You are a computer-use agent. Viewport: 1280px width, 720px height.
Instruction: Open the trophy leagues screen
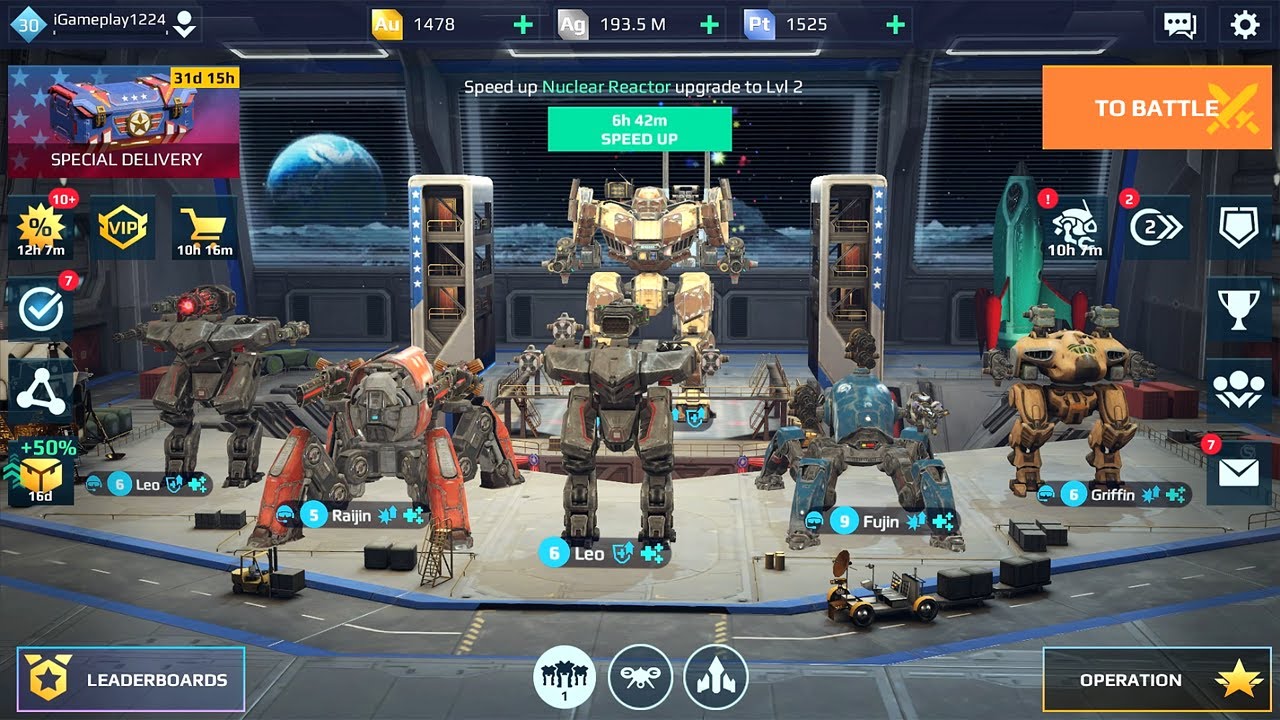tap(1238, 309)
